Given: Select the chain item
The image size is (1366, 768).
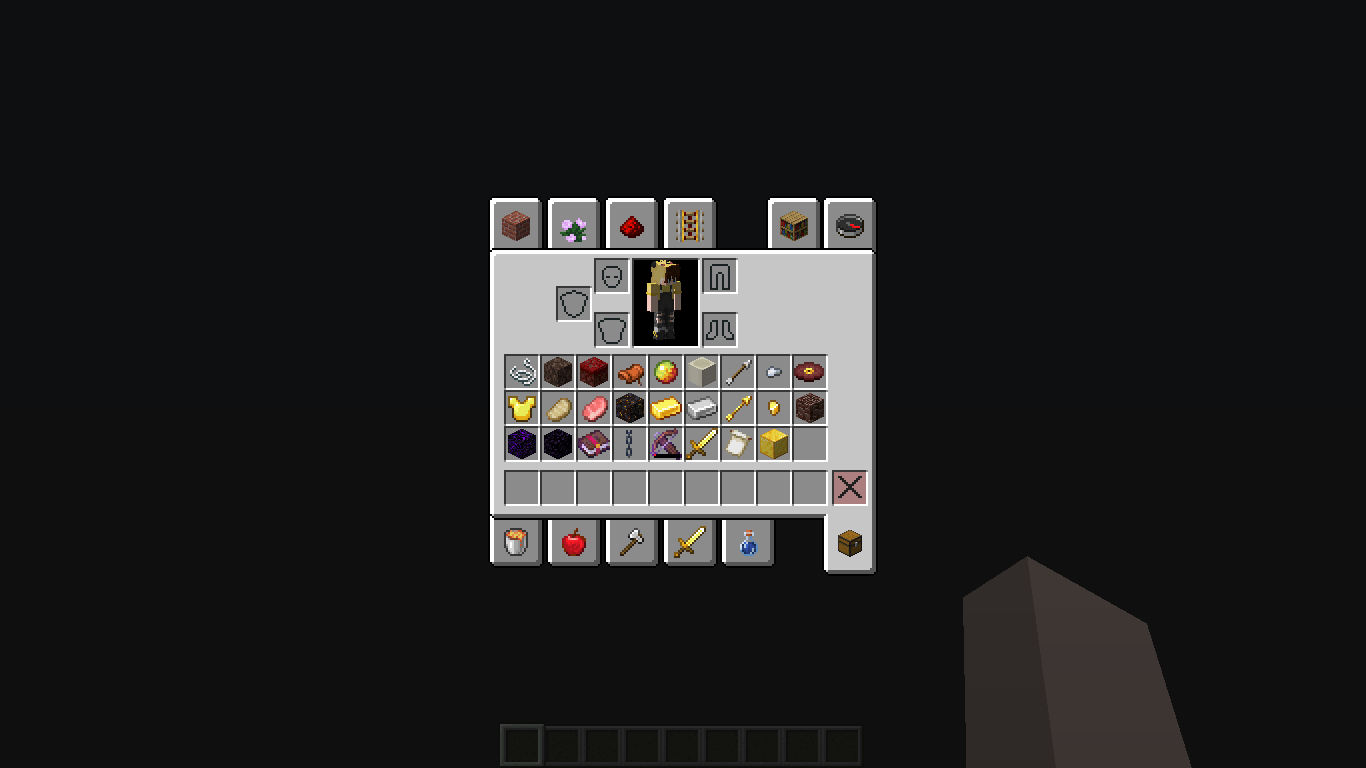Looking at the screenshot, I should tap(629, 443).
